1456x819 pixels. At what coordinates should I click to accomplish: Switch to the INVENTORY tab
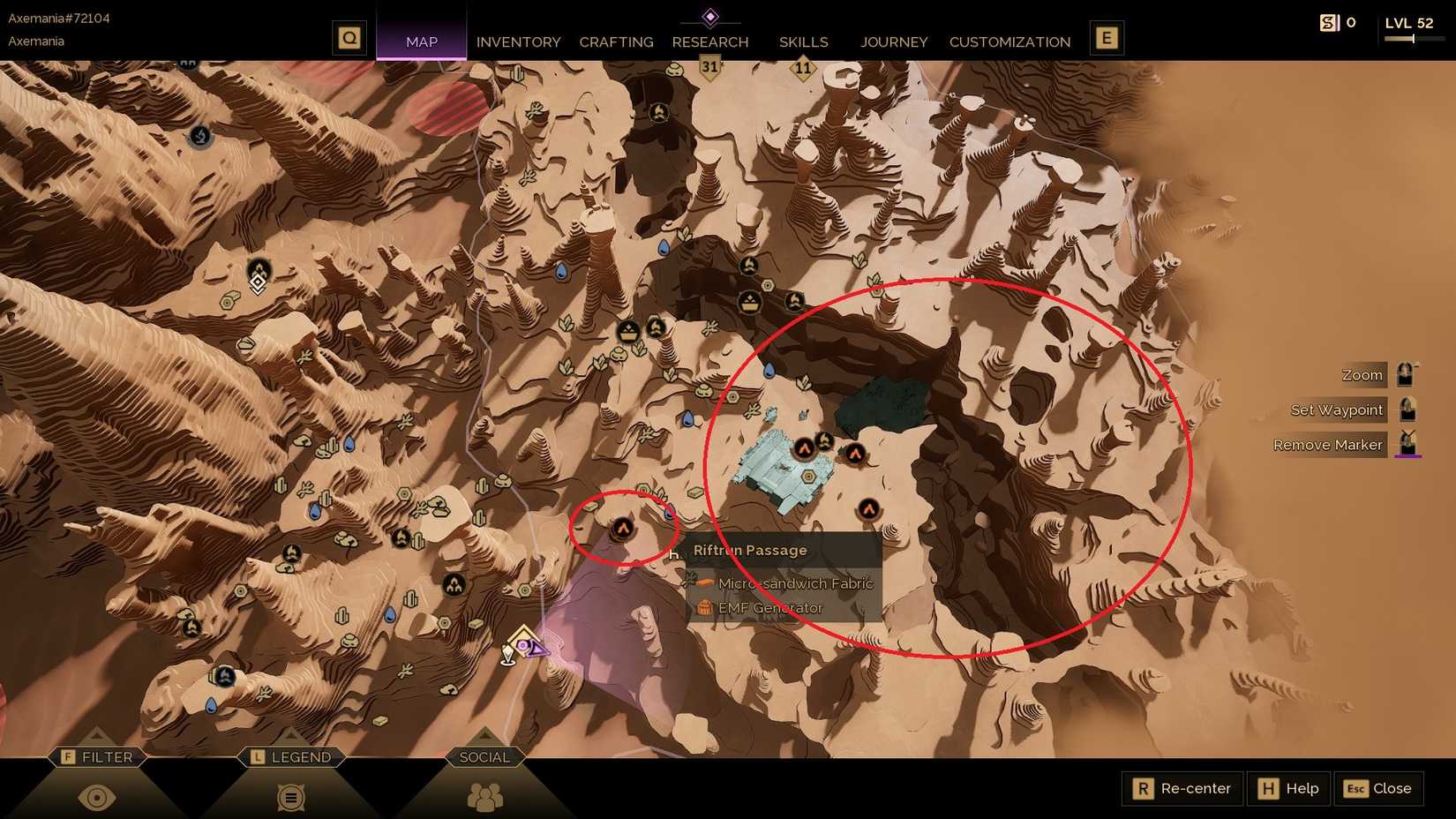518,41
